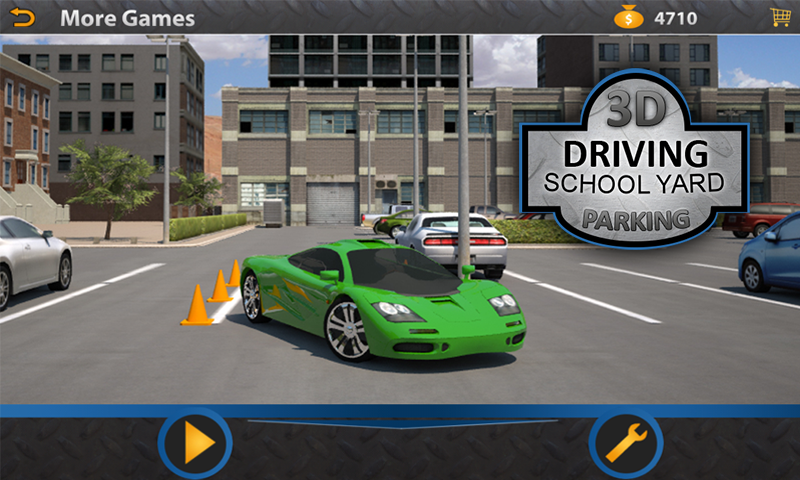Open the shopping cart store
This screenshot has height=480, width=800.
click(x=779, y=18)
